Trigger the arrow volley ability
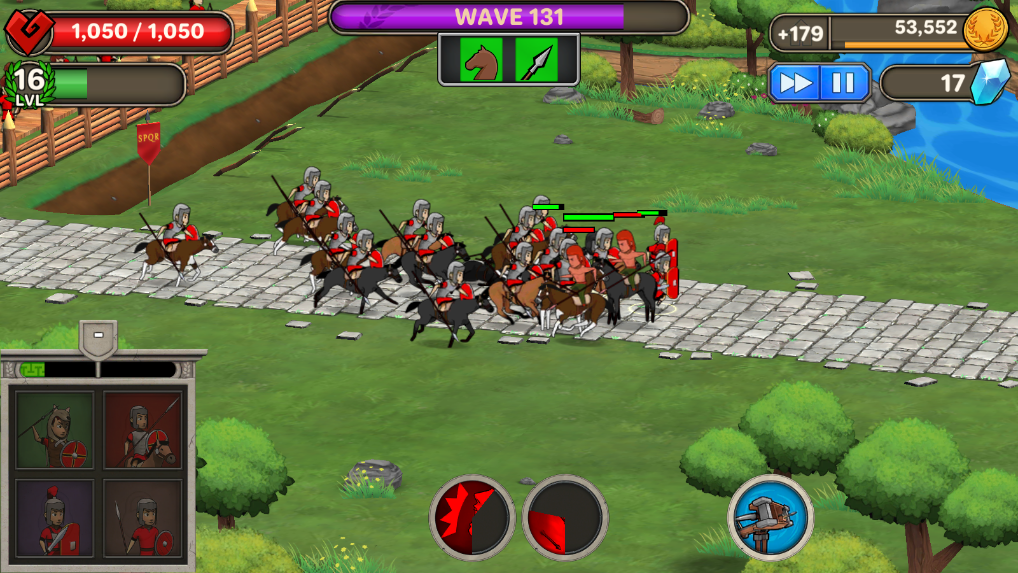The image size is (1018, 573). coord(565,517)
